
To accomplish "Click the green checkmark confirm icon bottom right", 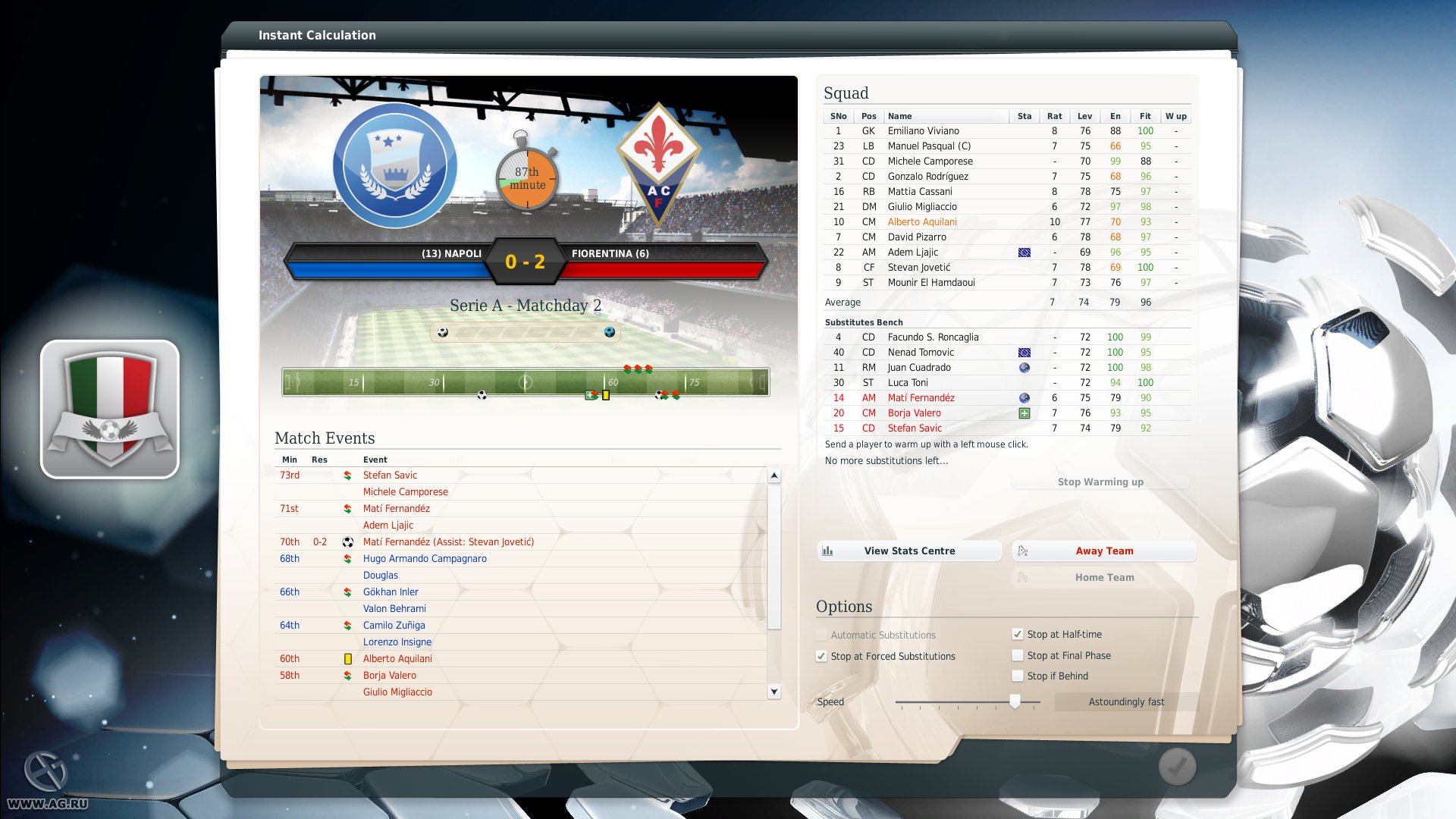I will pos(1176,766).
